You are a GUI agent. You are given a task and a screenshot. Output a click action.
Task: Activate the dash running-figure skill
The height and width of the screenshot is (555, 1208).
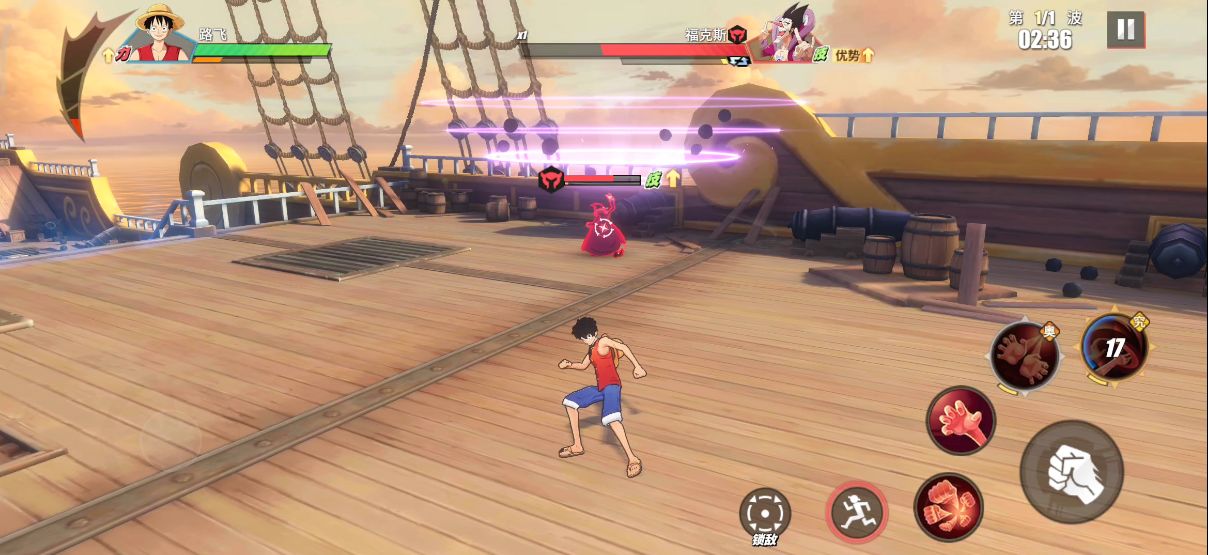(x=856, y=511)
